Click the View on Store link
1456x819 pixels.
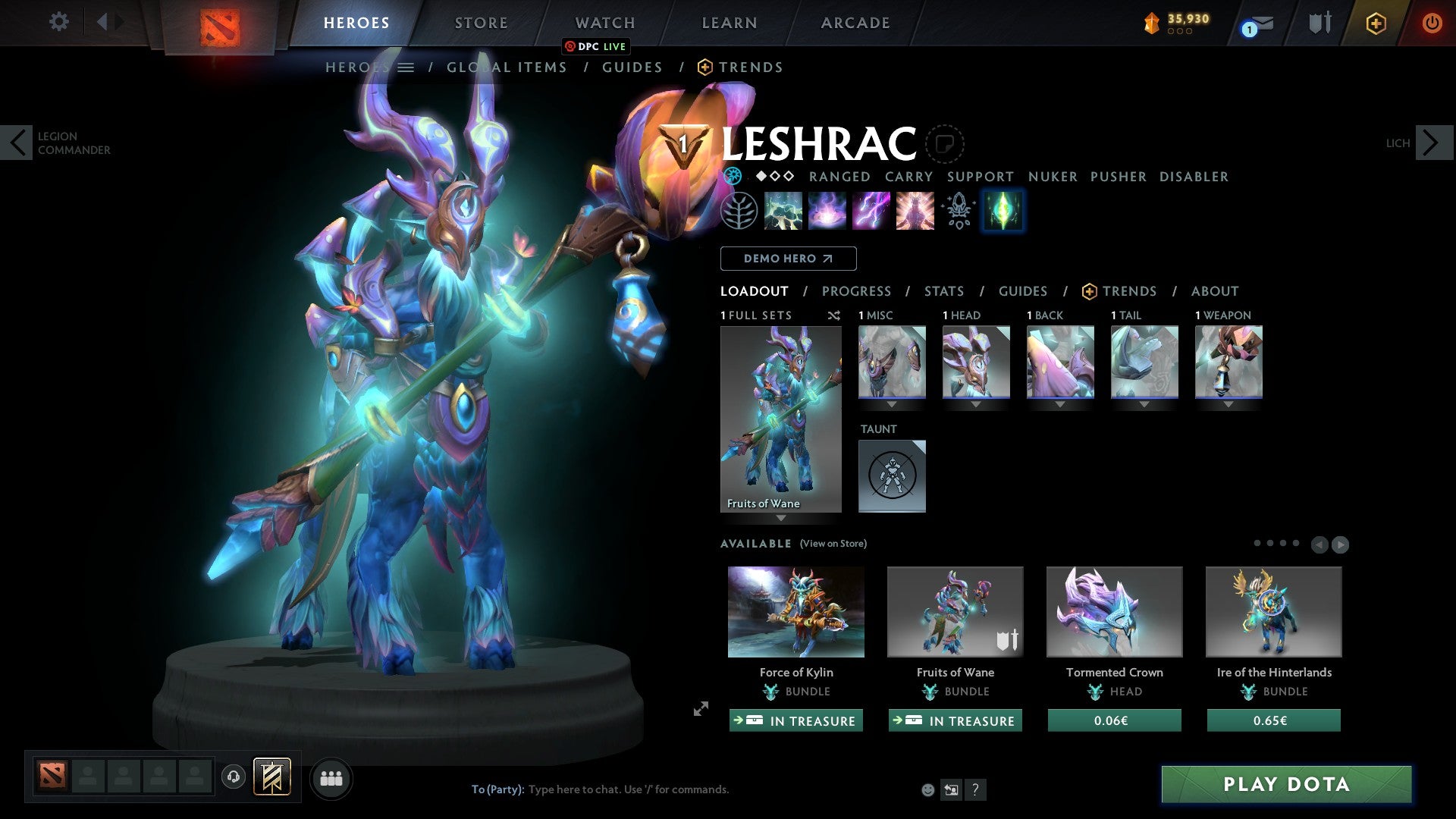833,544
